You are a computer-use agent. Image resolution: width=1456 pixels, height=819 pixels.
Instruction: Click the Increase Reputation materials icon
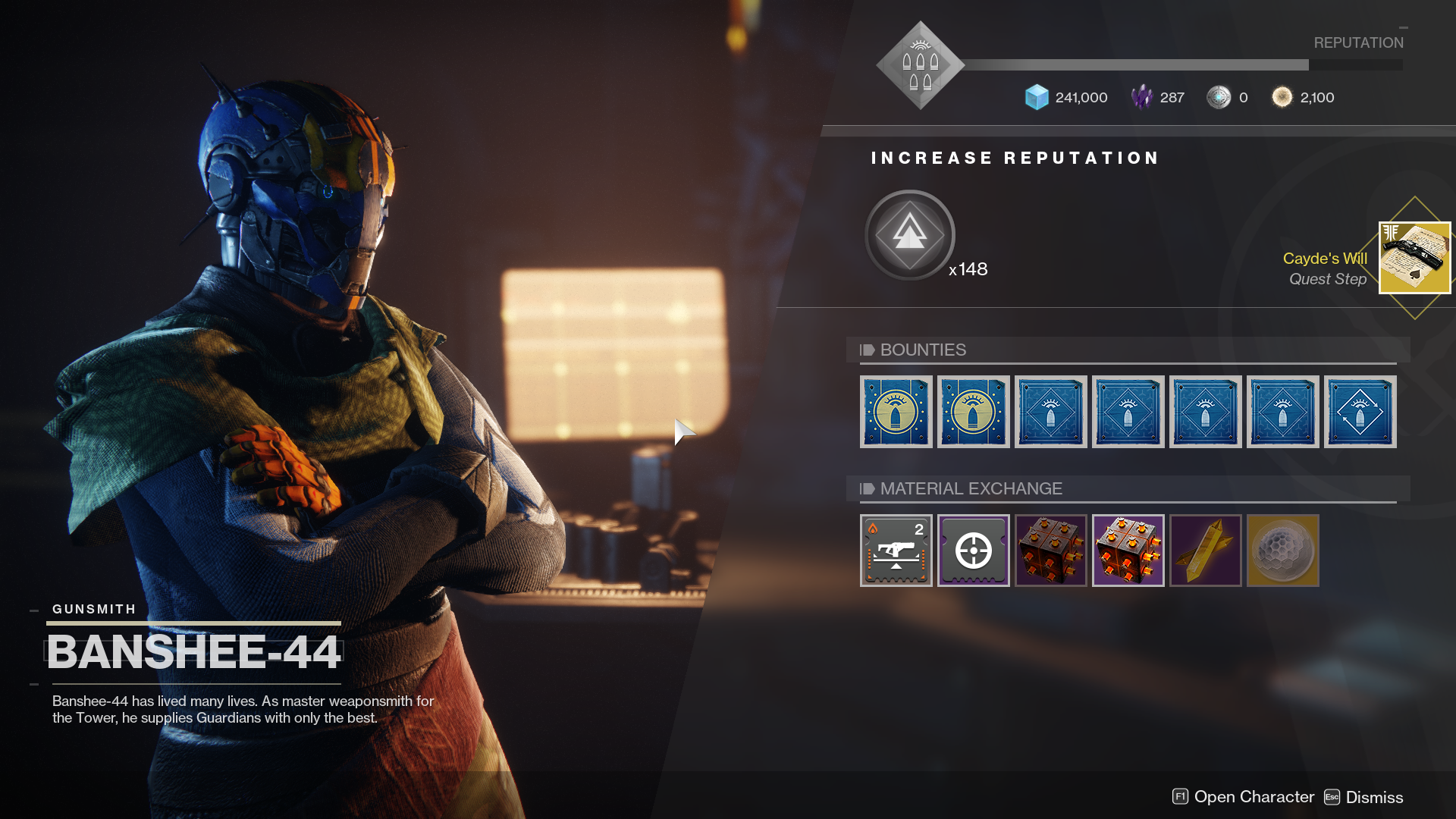(909, 235)
